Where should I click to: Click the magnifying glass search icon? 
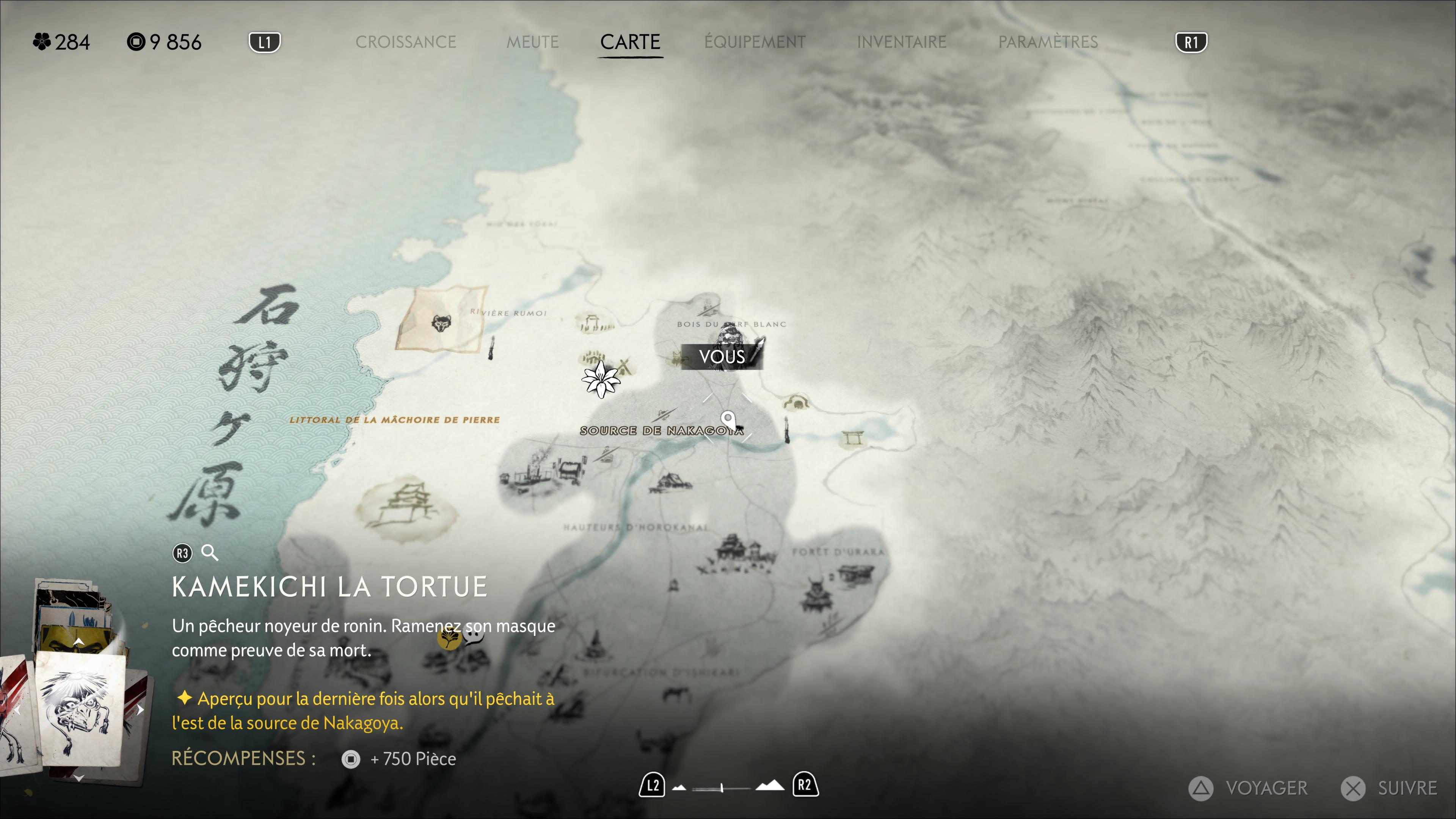coord(210,553)
